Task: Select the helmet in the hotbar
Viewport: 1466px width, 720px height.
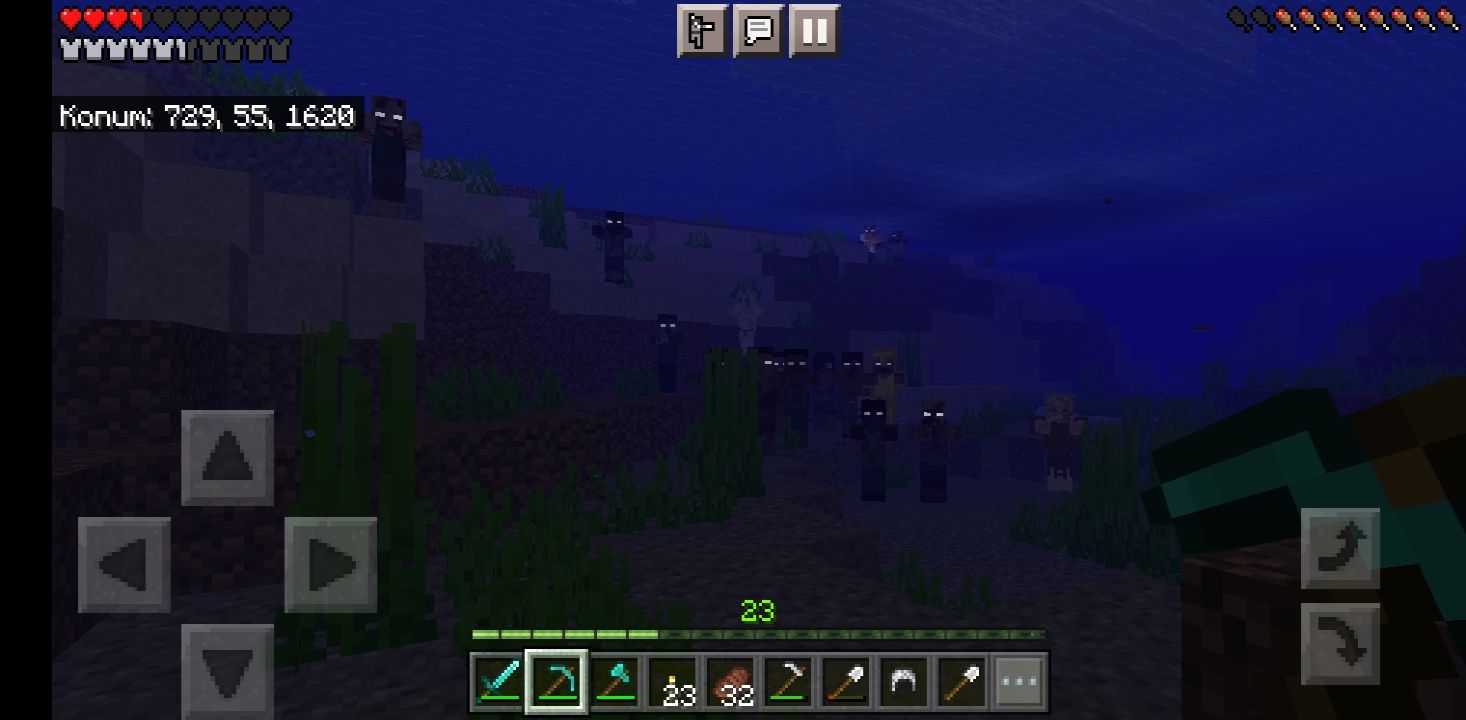Action: (902, 681)
